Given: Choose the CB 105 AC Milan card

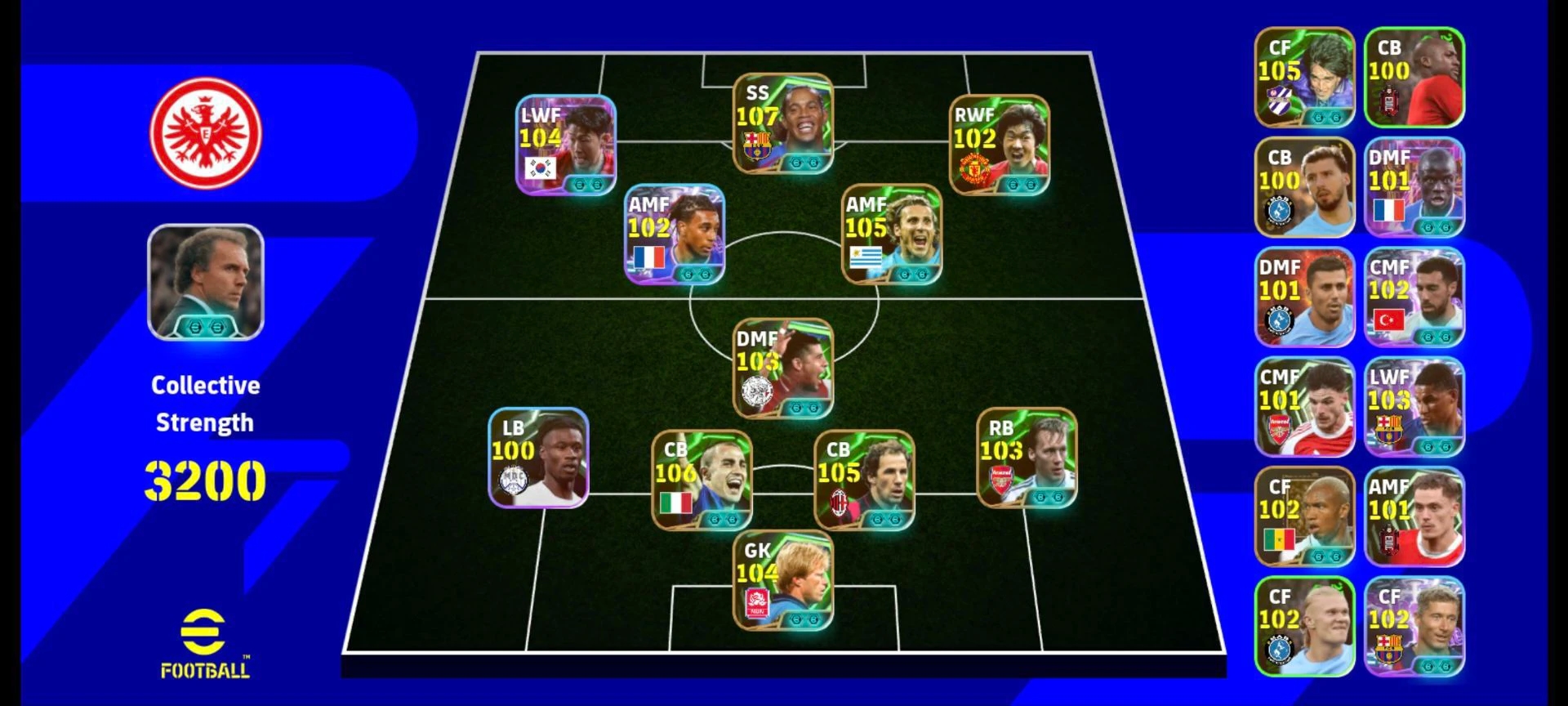Looking at the screenshot, I should coord(864,480).
